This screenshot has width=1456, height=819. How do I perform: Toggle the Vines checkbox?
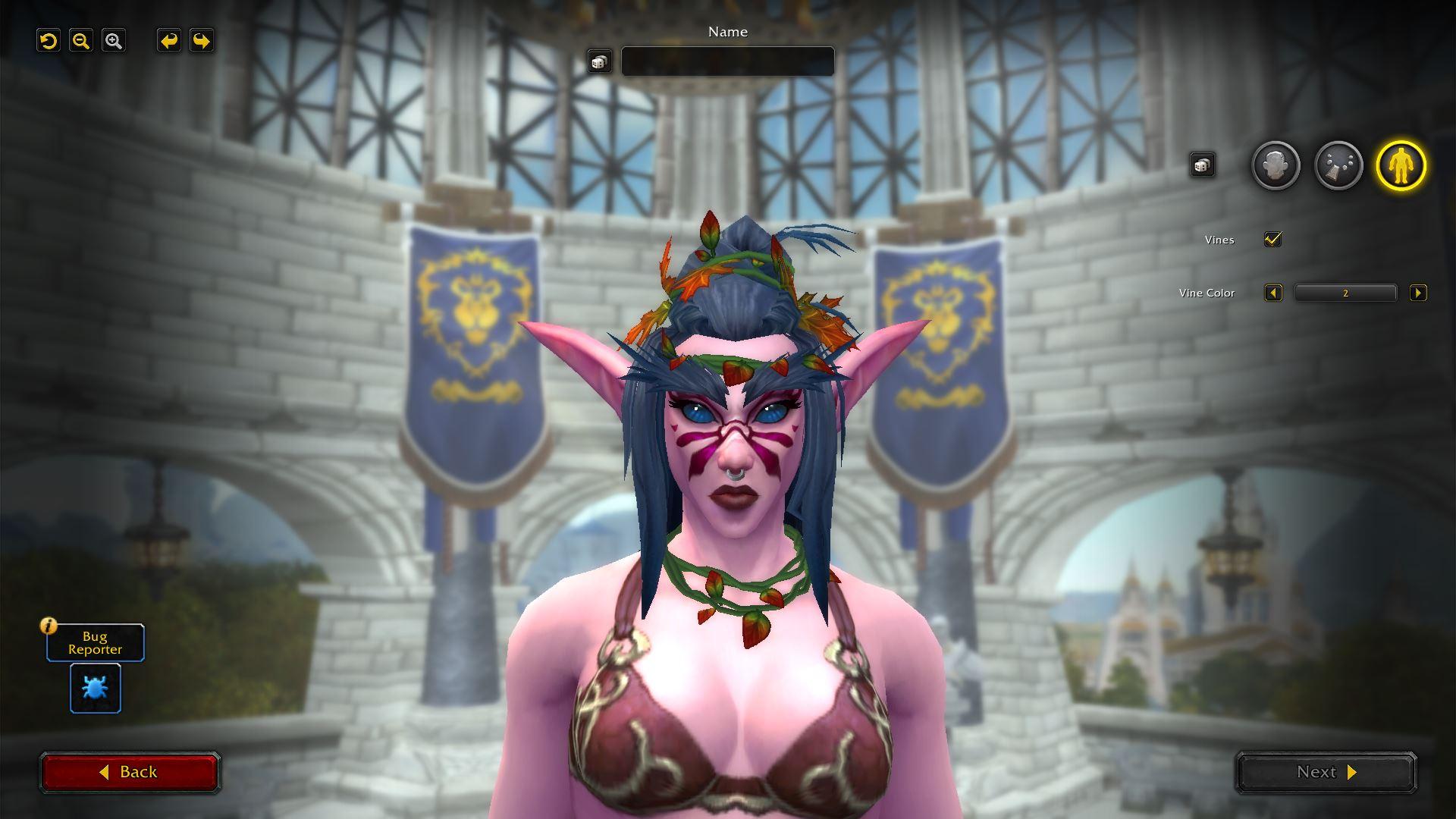click(1272, 240)
